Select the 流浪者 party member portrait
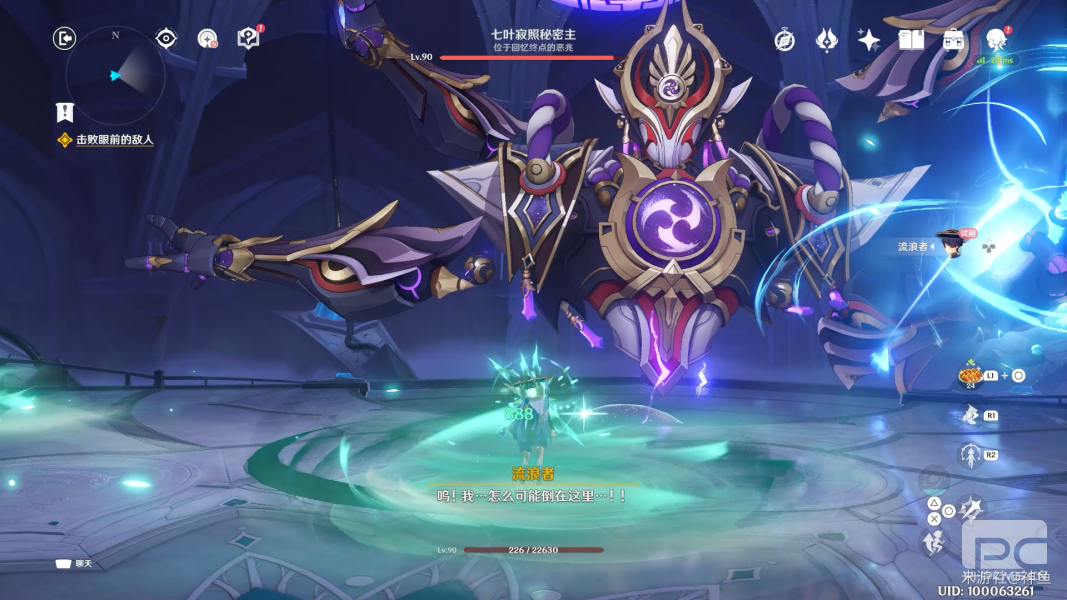1067x600 pixels. coord(948,243)
